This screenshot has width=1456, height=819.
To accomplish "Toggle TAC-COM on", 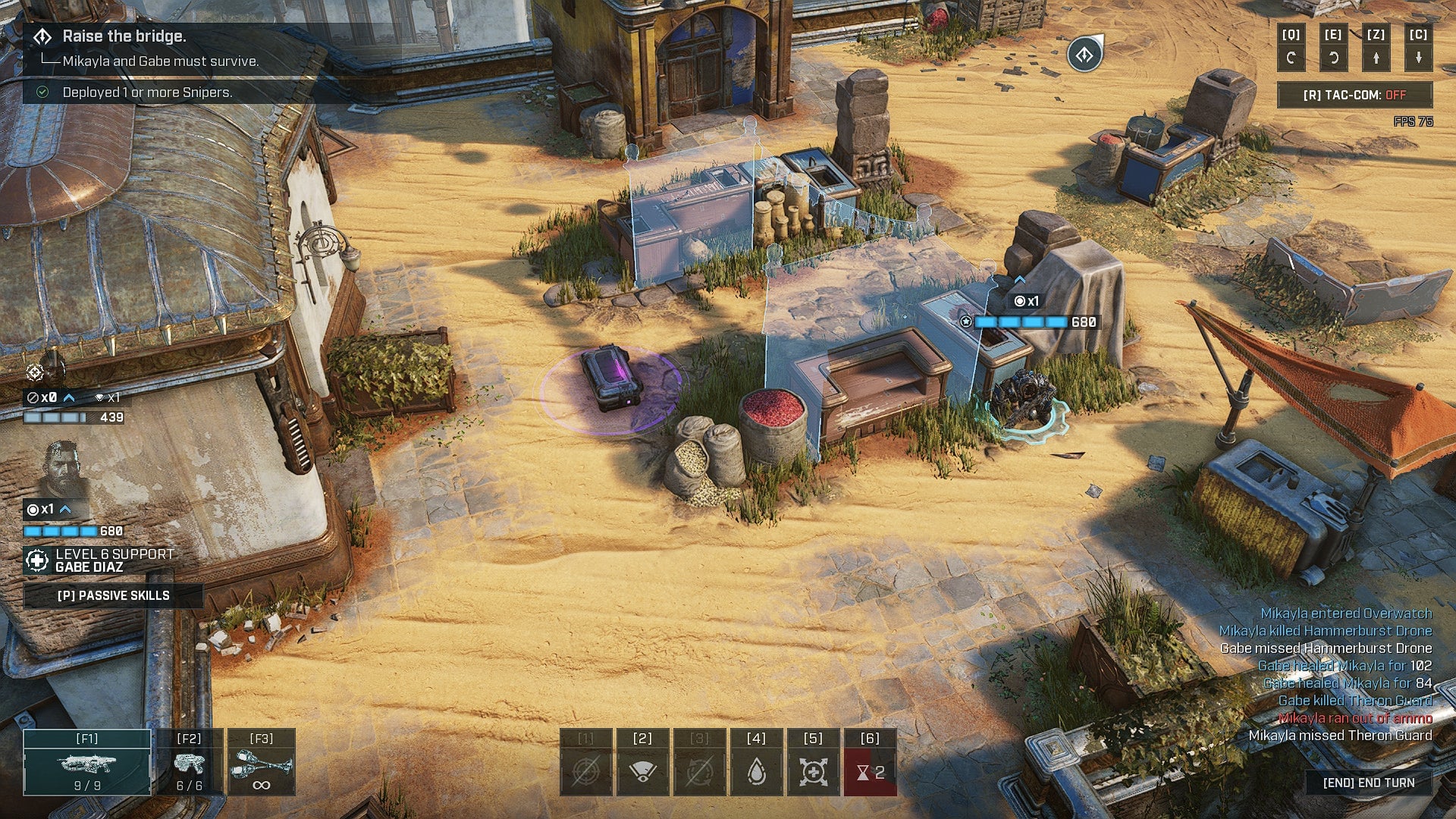I will click(1354, 95).
